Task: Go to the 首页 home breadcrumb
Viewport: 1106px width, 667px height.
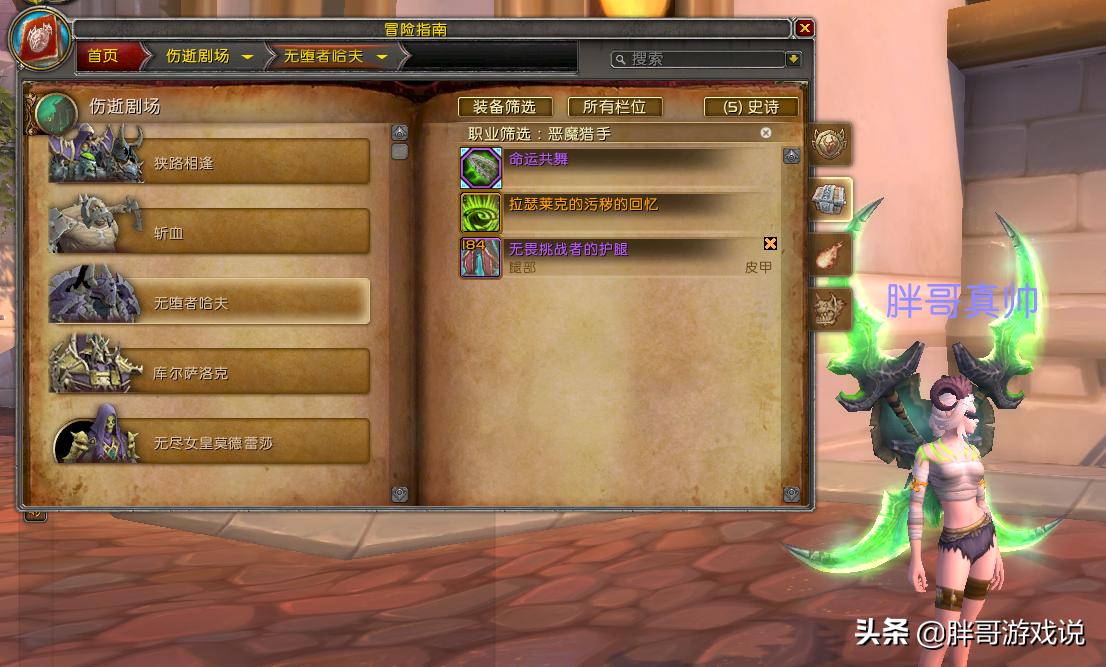Action: [x=103, y=56]
